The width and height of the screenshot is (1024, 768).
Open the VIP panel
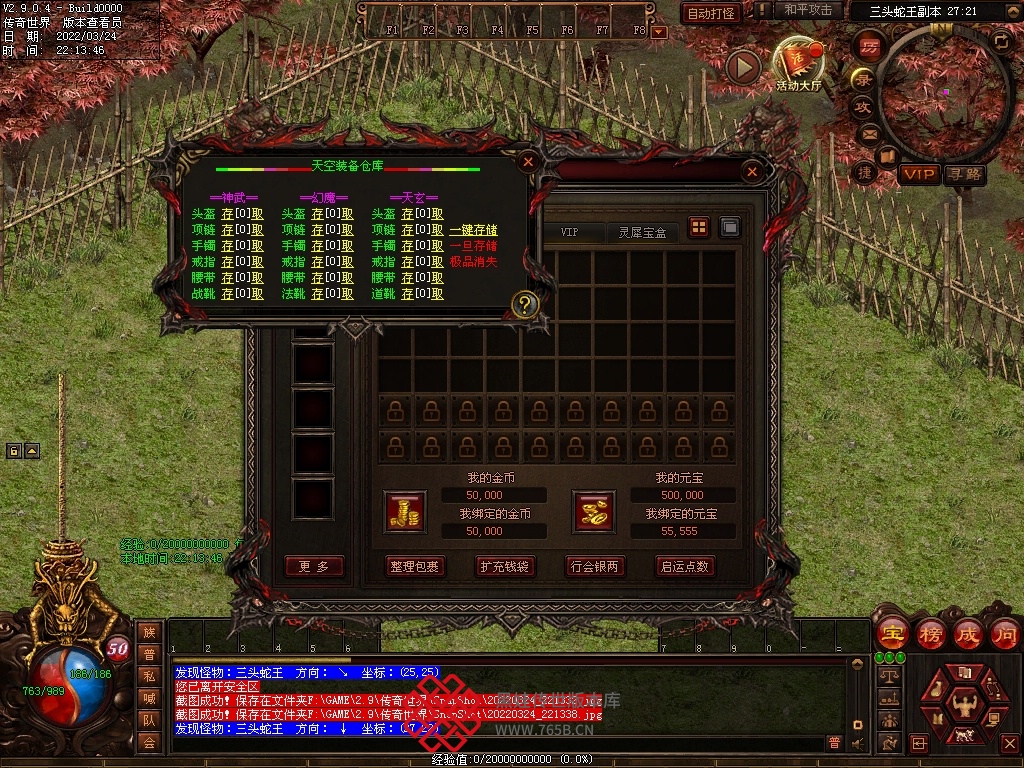919,174
